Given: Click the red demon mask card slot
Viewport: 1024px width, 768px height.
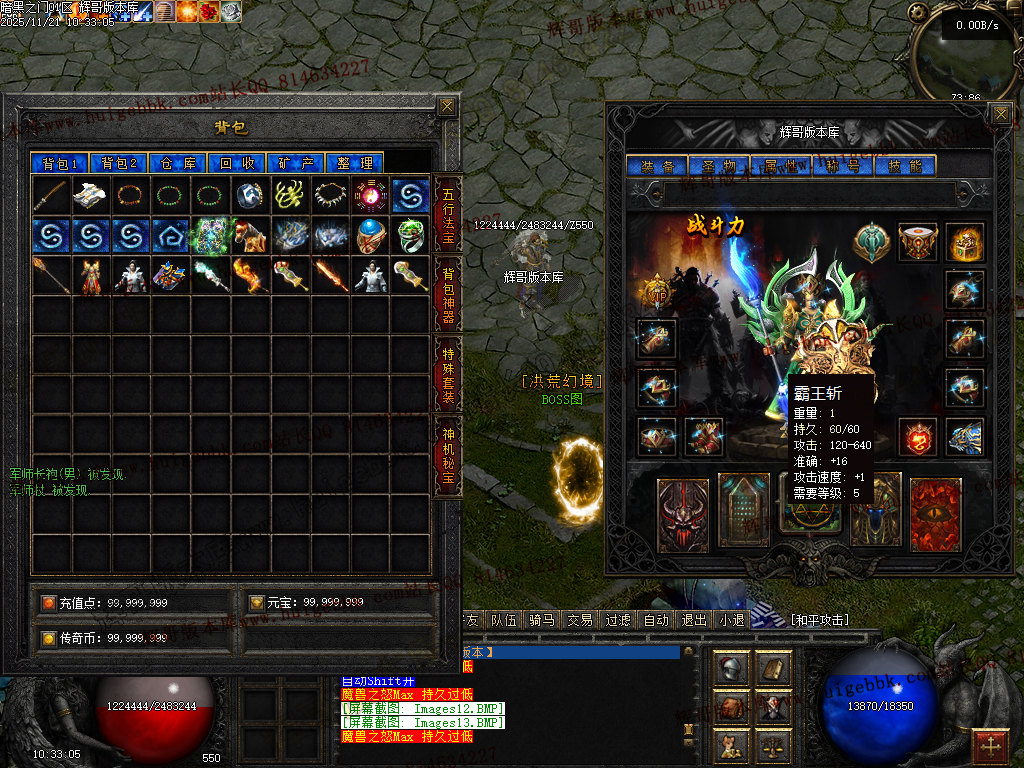Looking at the screenshot, I should 683,515.
